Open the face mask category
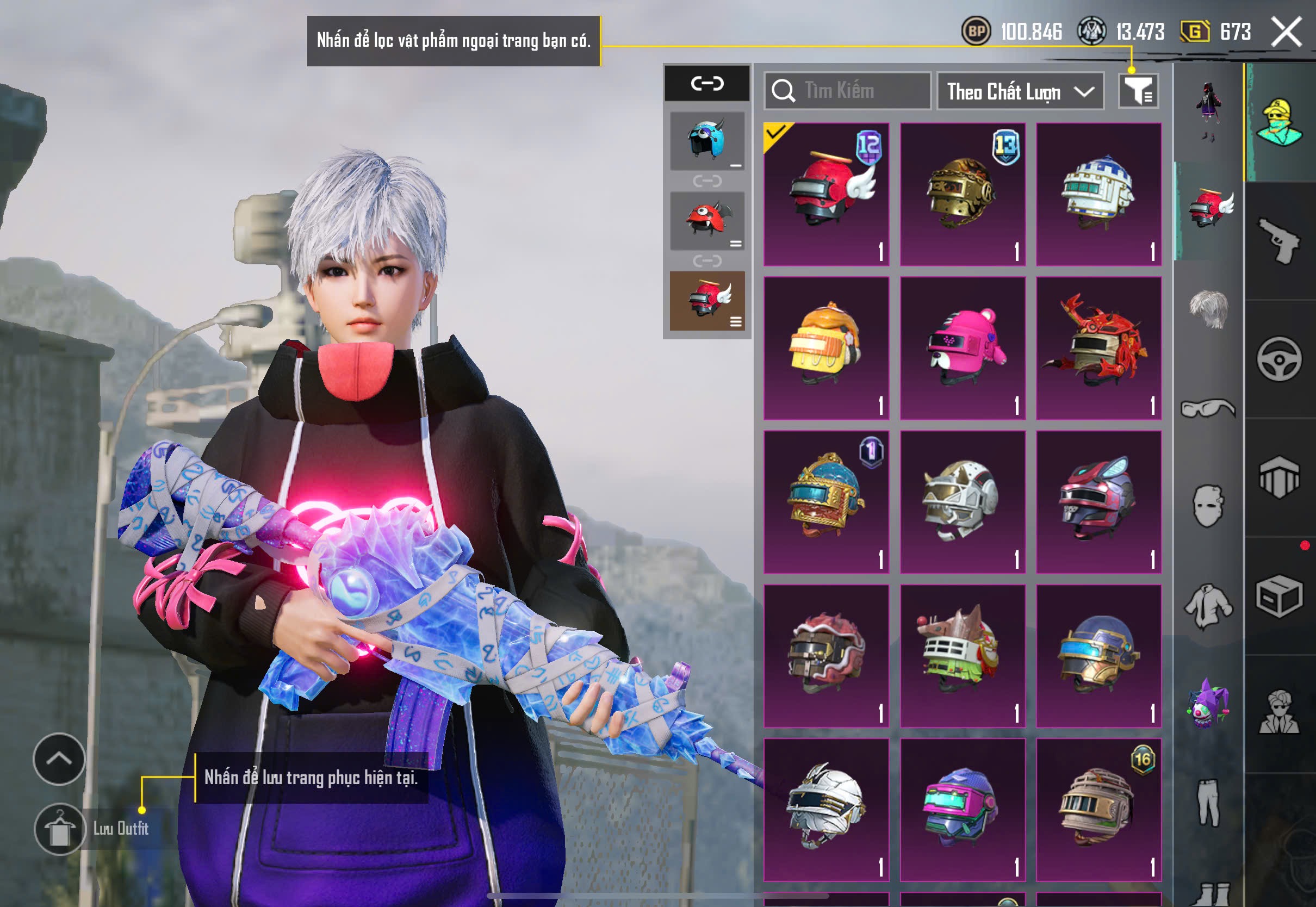 1208,505
